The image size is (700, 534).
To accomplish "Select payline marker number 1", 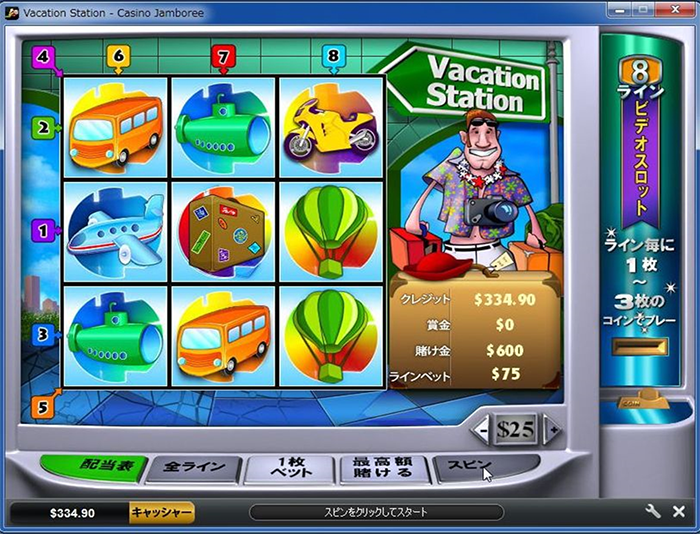I will (43, 231).
